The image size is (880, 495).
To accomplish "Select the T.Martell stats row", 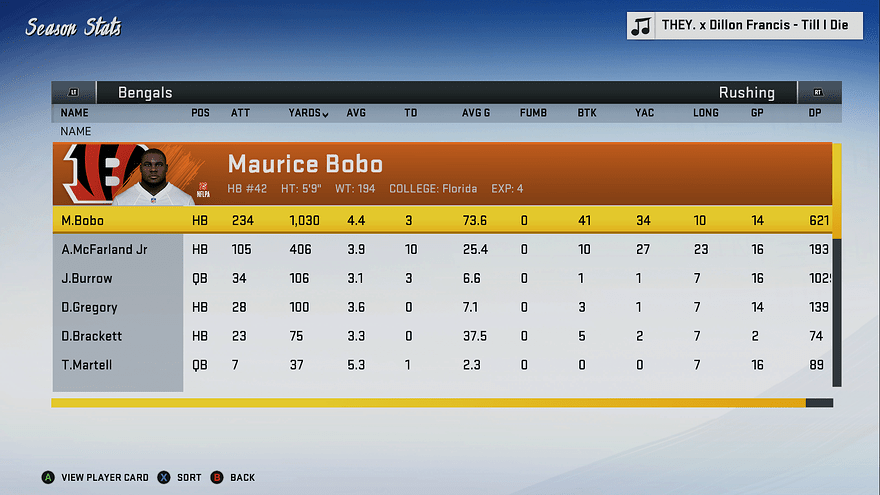I will pos(440,365).
